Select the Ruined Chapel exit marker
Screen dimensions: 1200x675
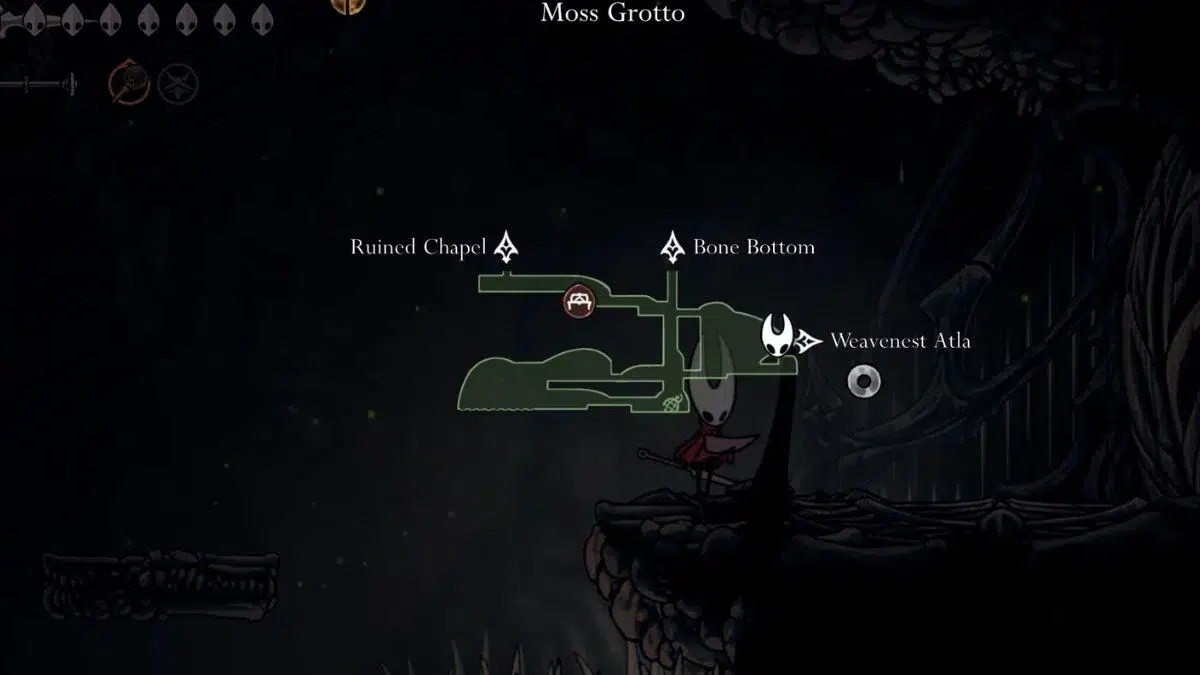point(507,247)
